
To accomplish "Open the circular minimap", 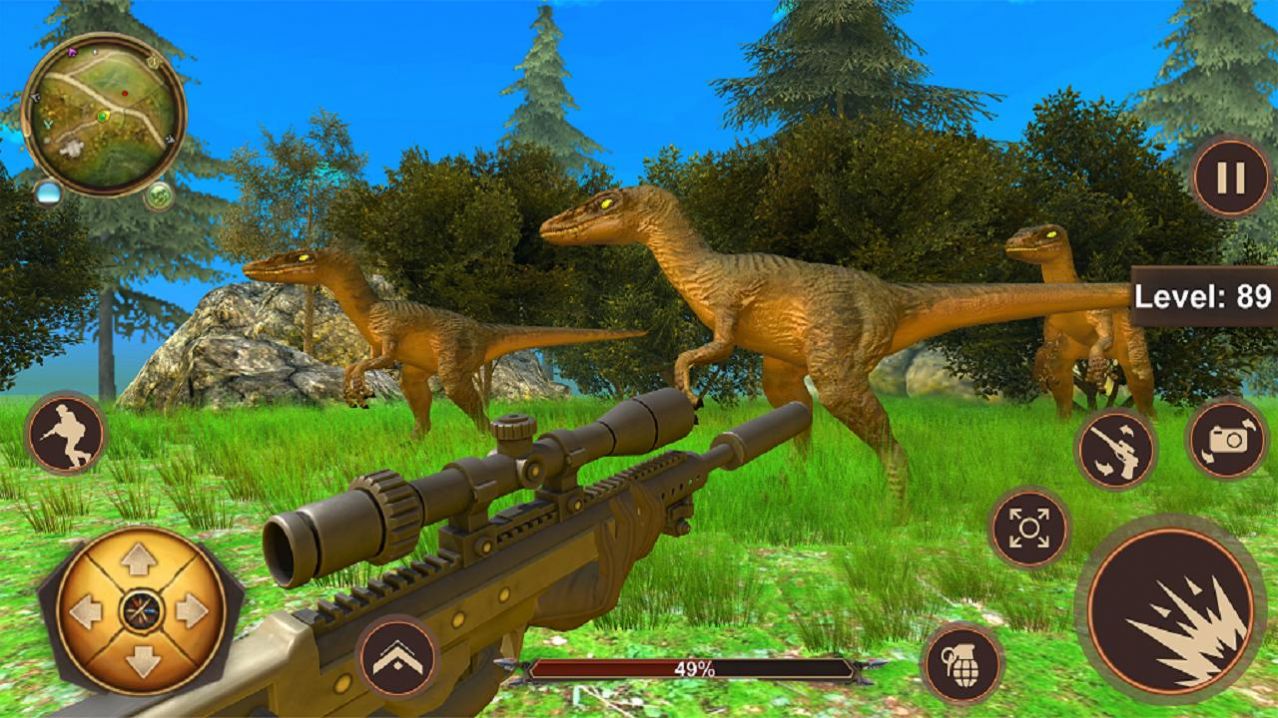I will point(103,114).
